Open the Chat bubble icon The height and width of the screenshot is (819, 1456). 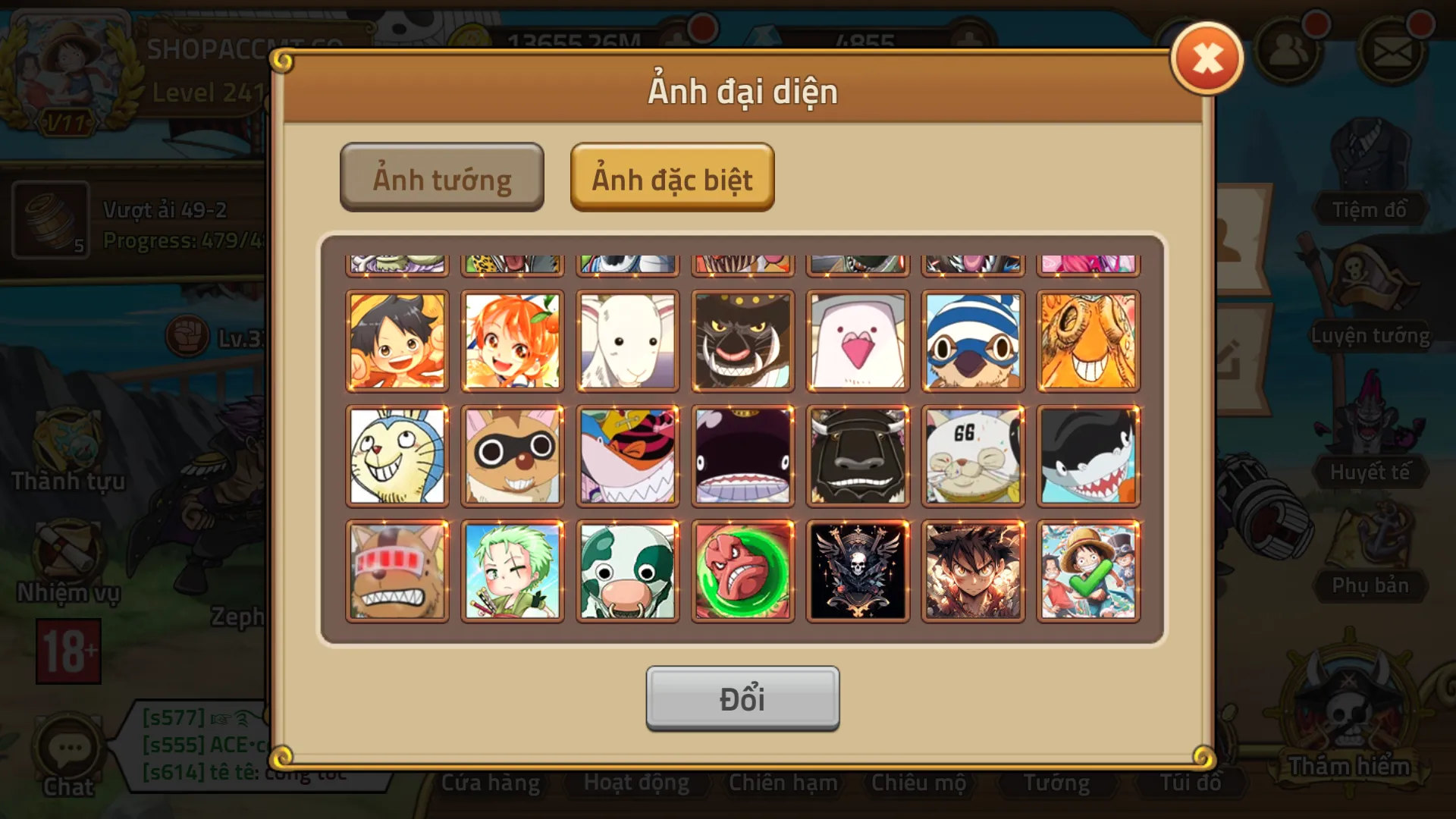(68, 747)
